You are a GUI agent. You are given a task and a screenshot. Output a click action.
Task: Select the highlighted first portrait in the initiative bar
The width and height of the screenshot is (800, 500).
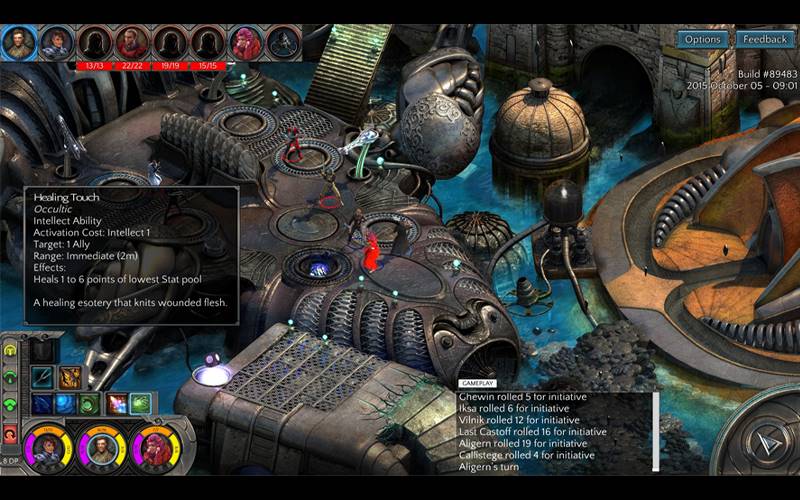19,42
